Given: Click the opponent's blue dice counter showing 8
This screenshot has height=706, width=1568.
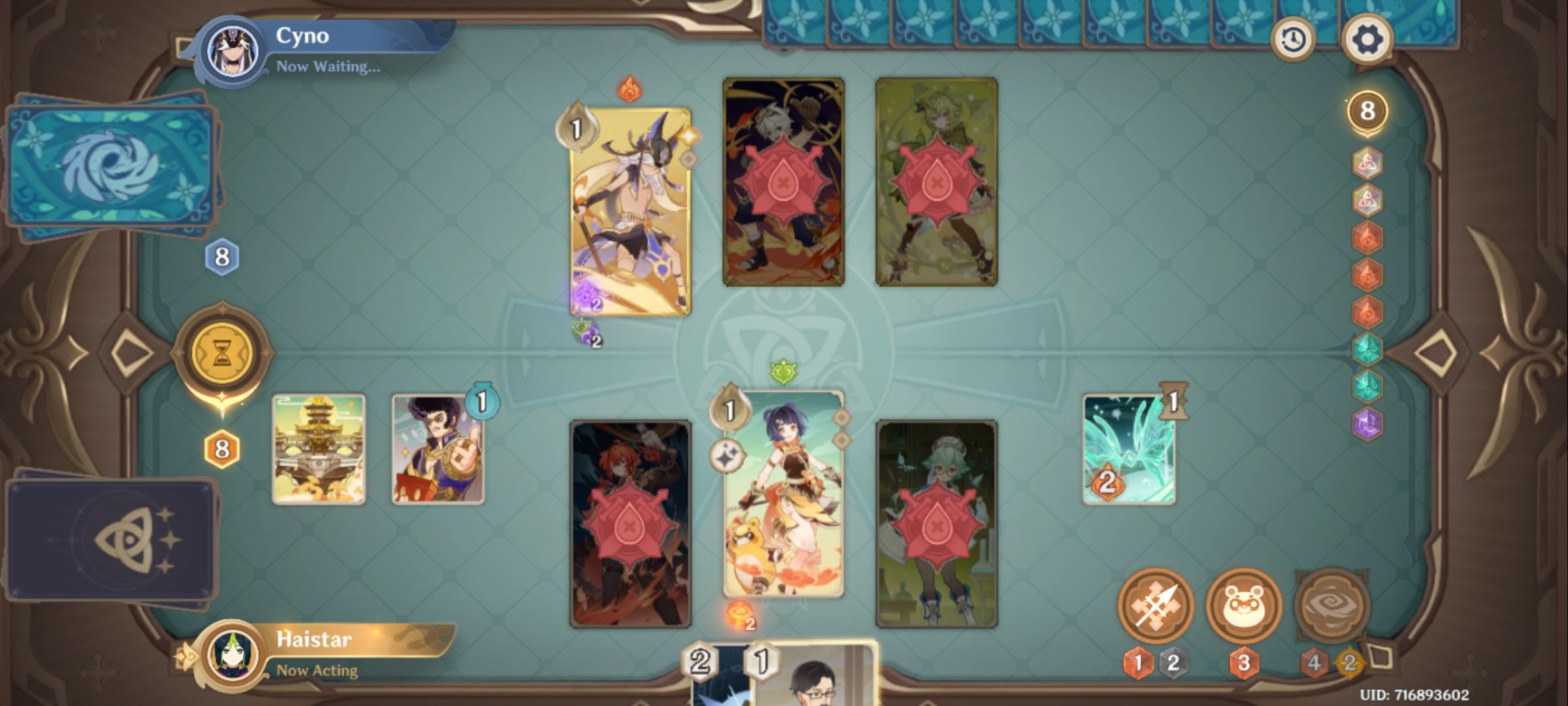Looking at the screenshot, I should click(220, 256).
